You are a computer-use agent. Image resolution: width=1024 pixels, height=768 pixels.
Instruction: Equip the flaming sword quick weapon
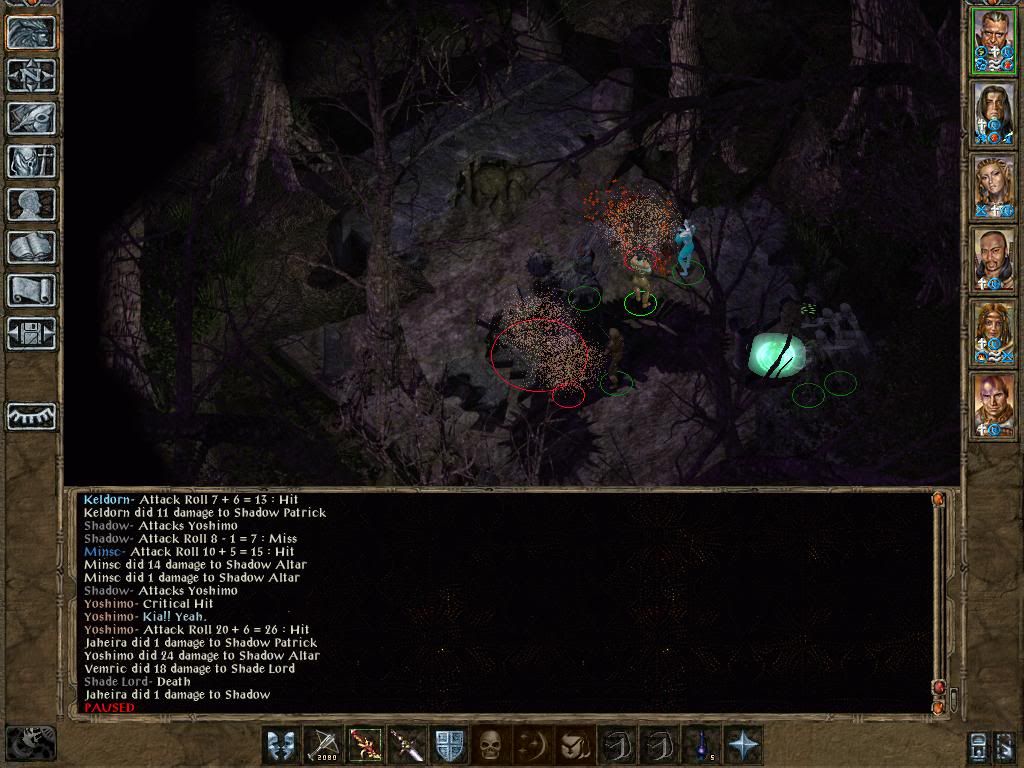click(365, 745)
